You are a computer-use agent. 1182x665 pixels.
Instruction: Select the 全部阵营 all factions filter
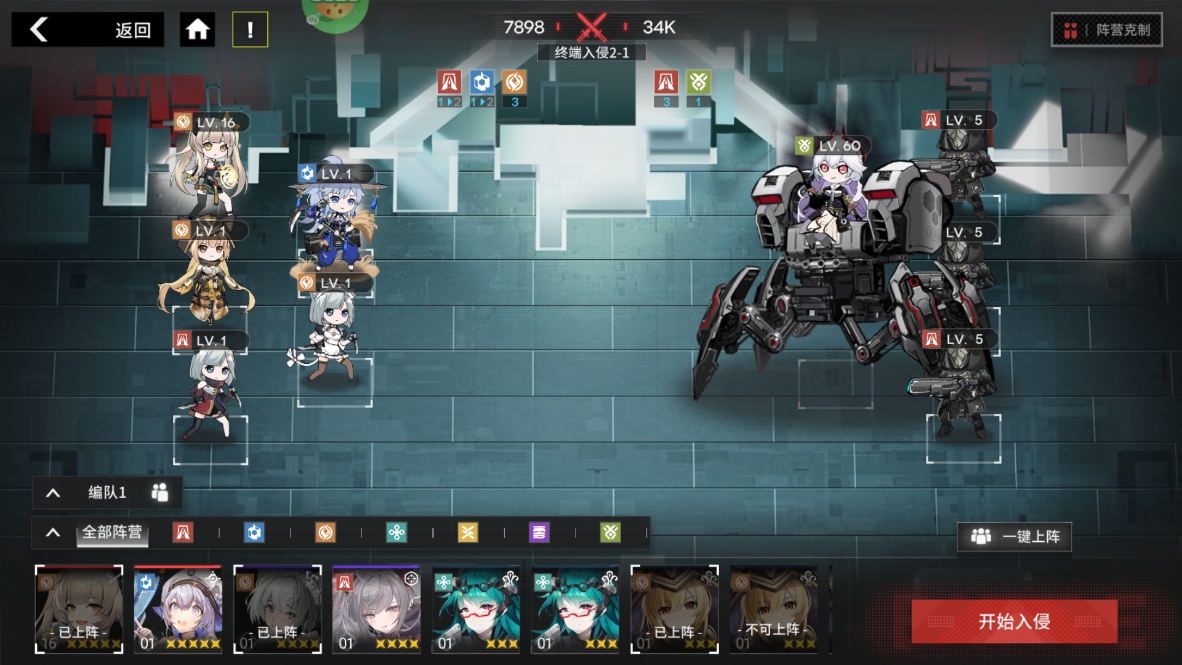112,532
